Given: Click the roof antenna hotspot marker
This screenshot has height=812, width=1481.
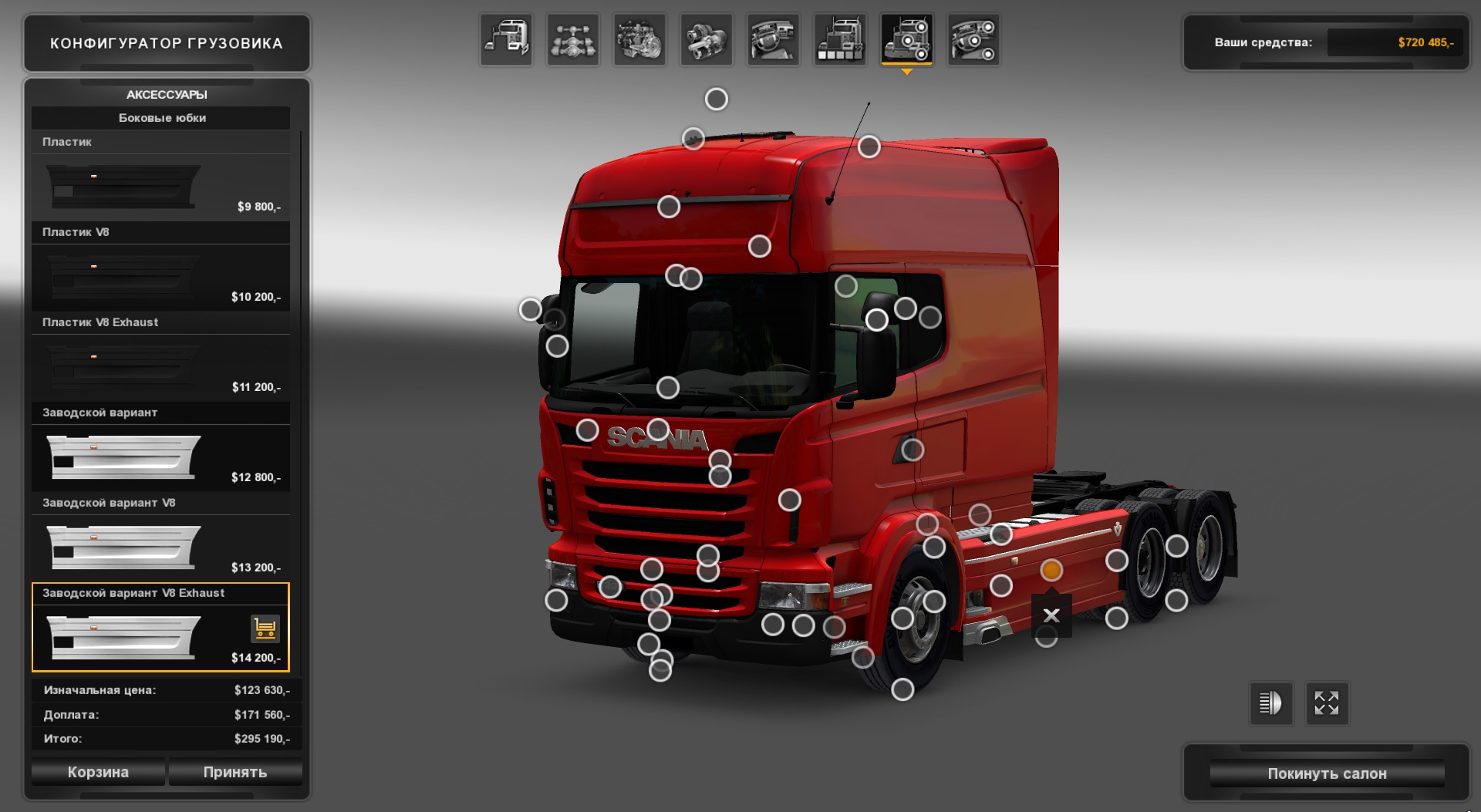Looking at the screenshot, I should click(x=871, y=145).
